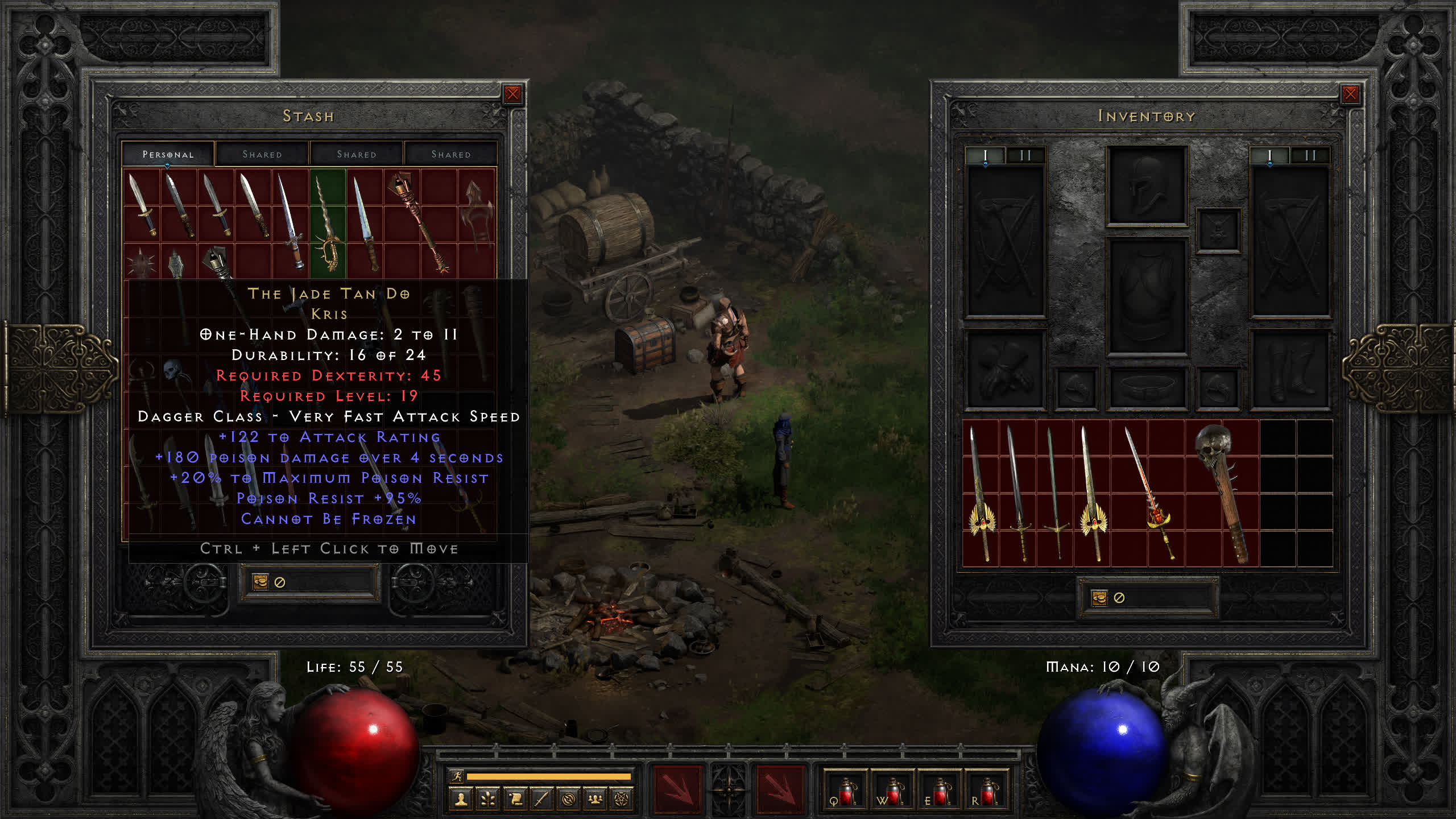Close the Inventory panel
1456x819 pixels.
(1350, 94)
